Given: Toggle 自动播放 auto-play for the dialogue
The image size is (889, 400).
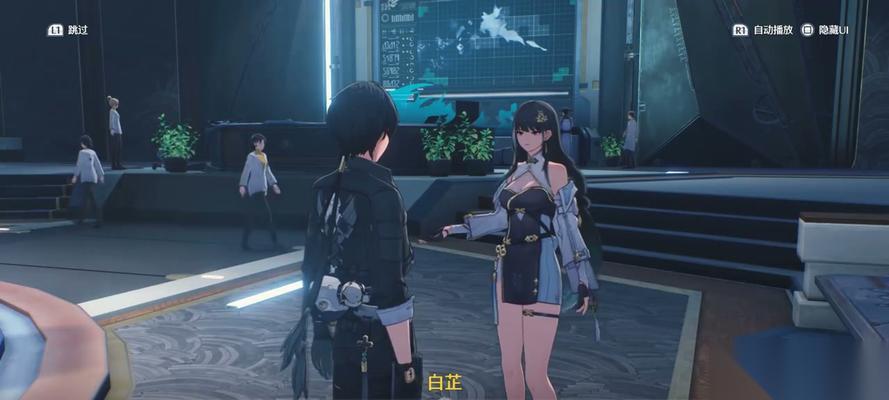Looking at the screenshot, I should (764, 30).
